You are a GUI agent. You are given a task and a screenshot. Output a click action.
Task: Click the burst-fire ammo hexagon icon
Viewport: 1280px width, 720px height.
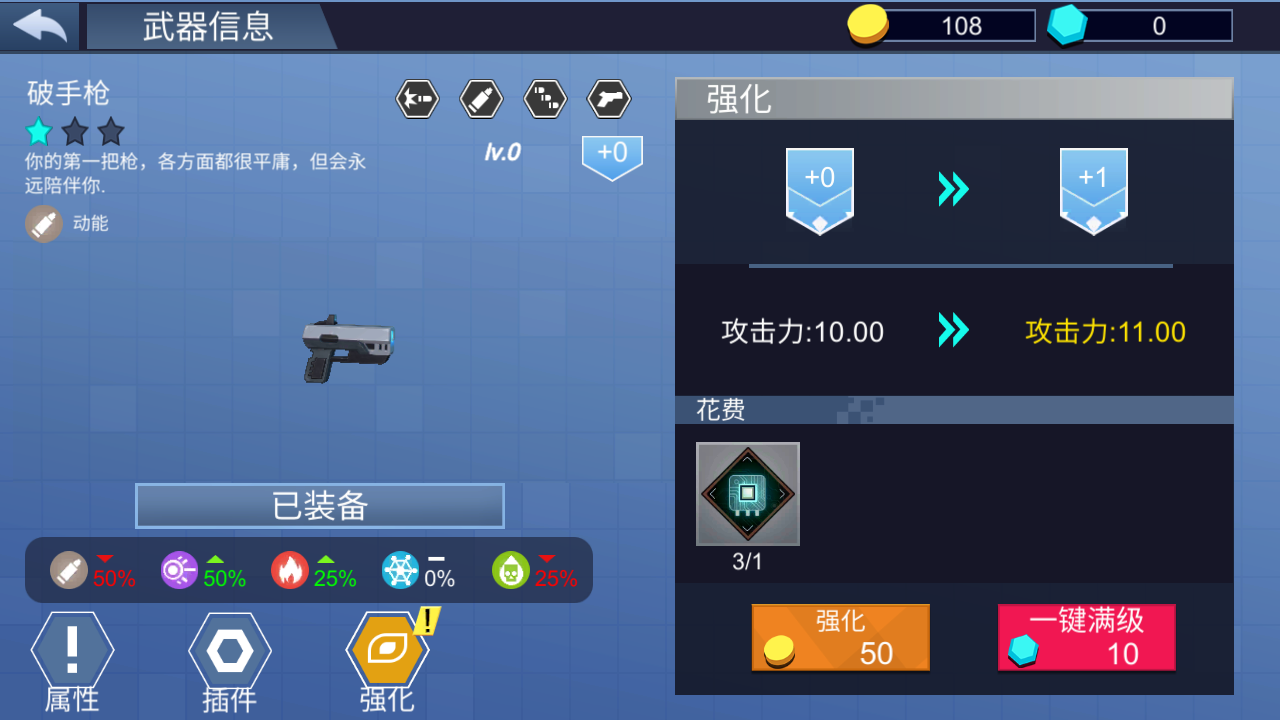[545, 99]
